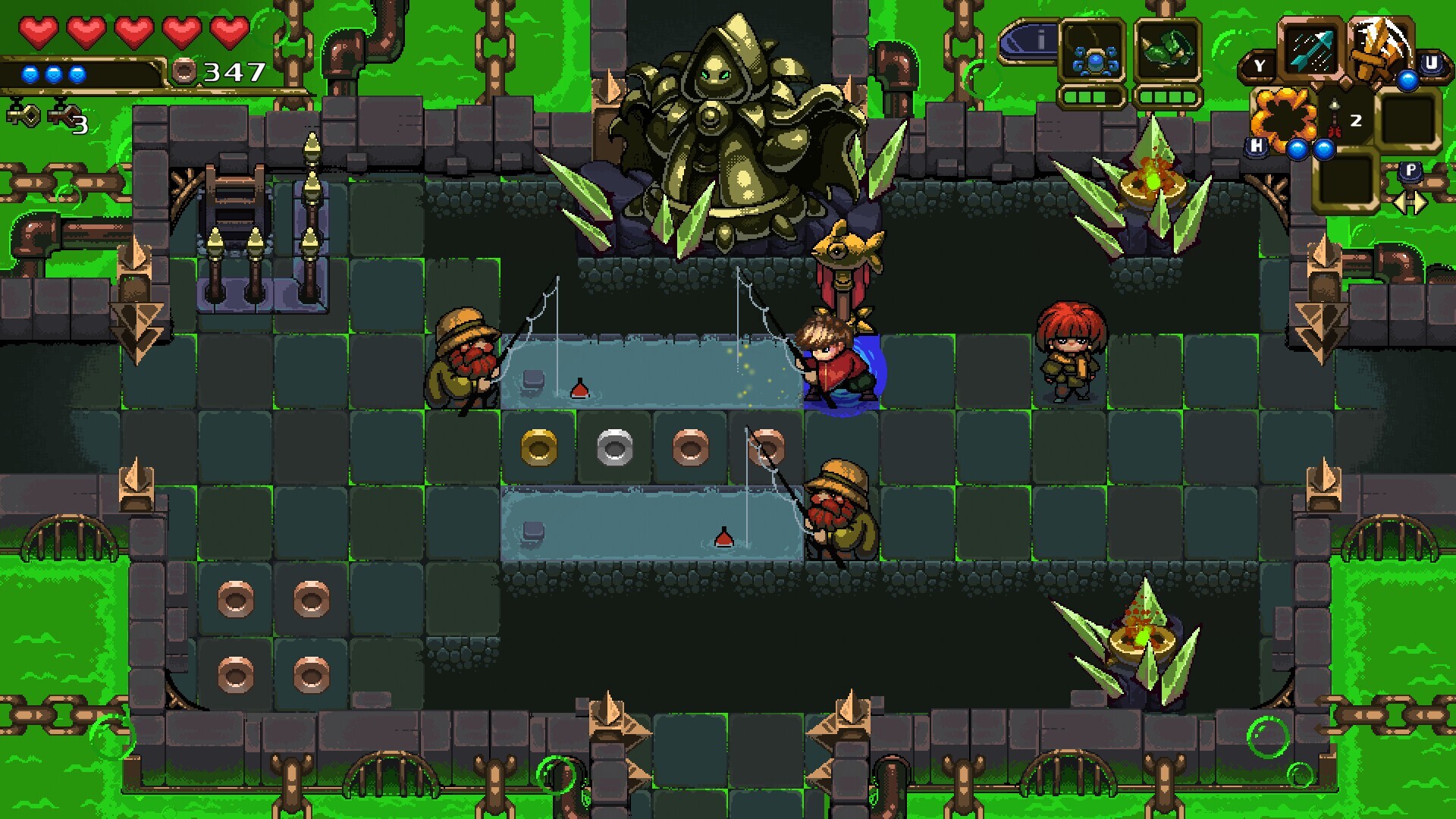Click the left arrow of the item swap control
Viewport: 1456px width, 819px height.
coord(1401,202)
